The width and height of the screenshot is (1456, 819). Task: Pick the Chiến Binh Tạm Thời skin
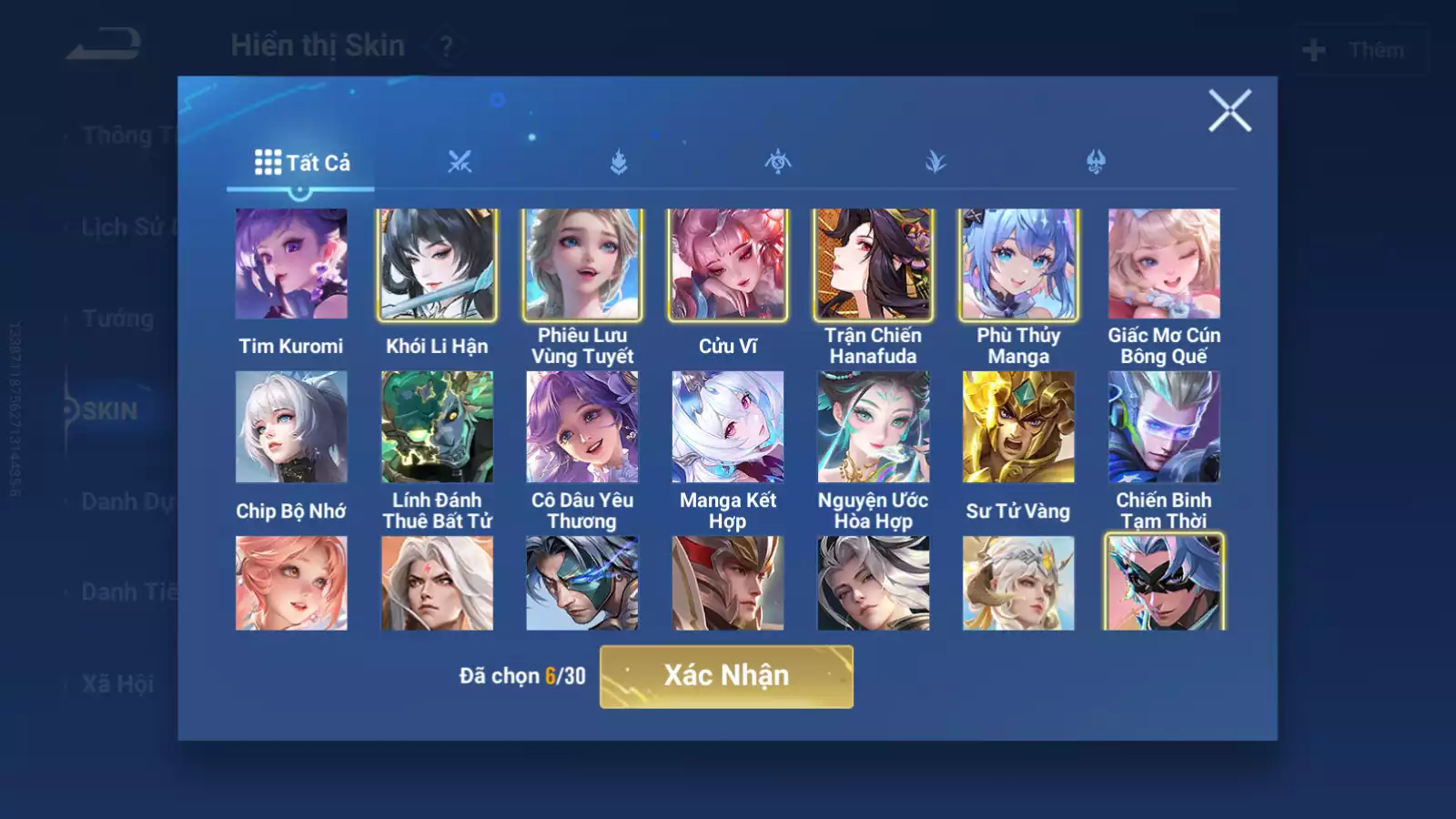tap(1164, 427)
